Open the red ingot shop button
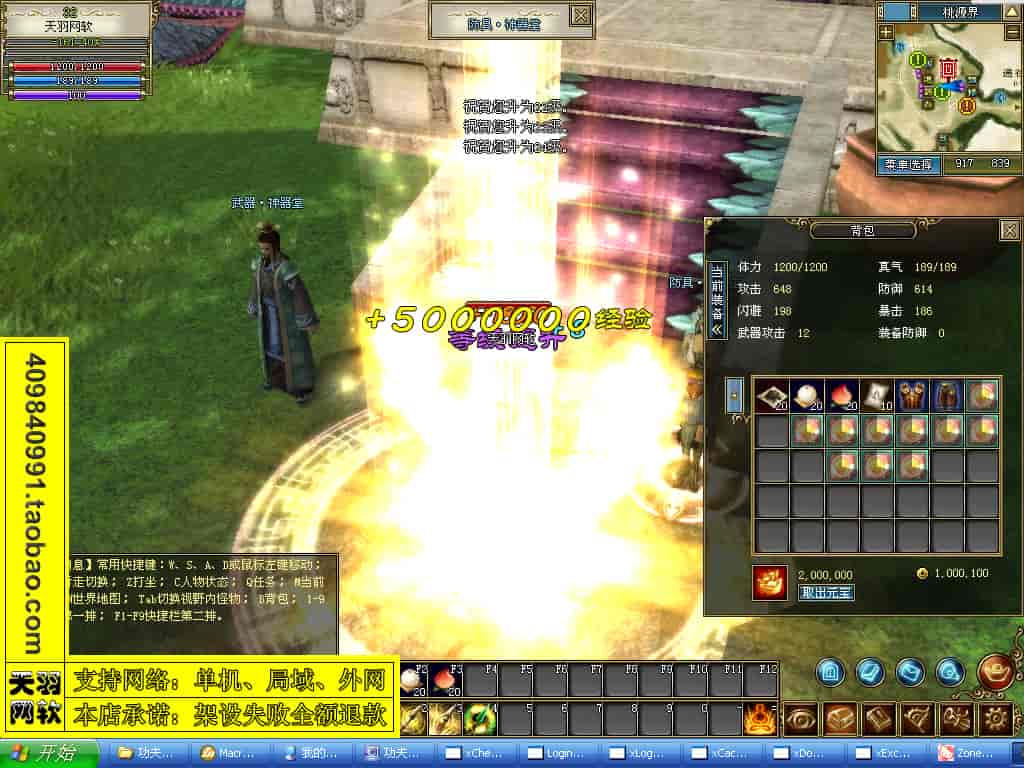The height and width of the screenshot is (768, 1024). click(x=994, y=671)
